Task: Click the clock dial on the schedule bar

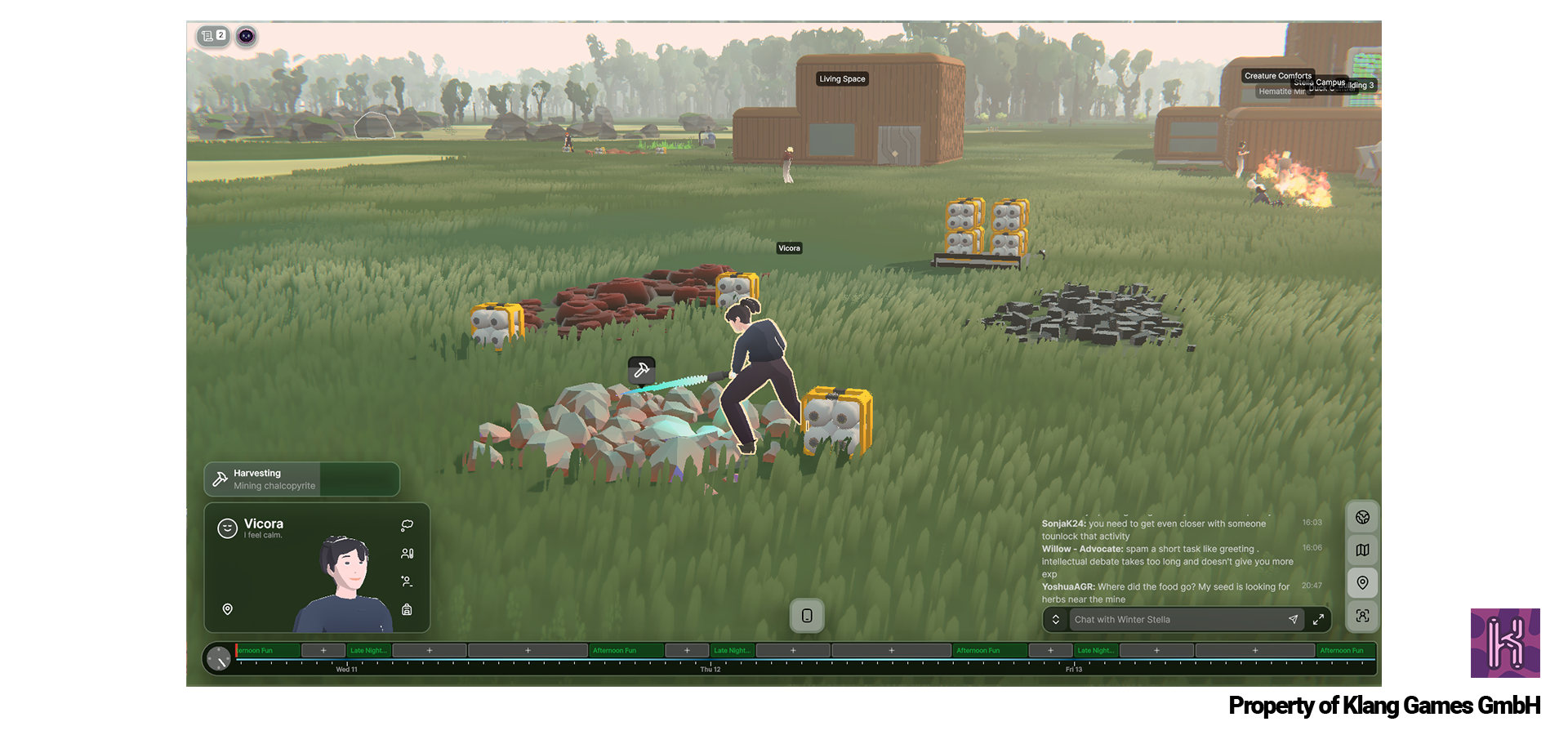Action: coord(219,658)
